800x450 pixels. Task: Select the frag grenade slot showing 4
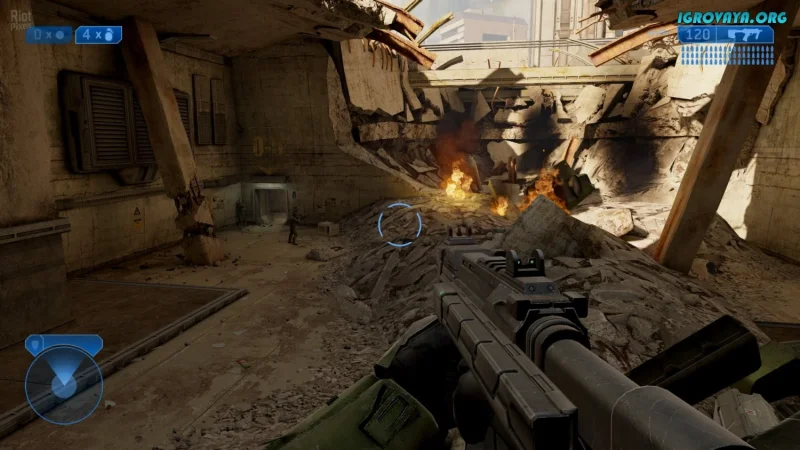point(99,35)
